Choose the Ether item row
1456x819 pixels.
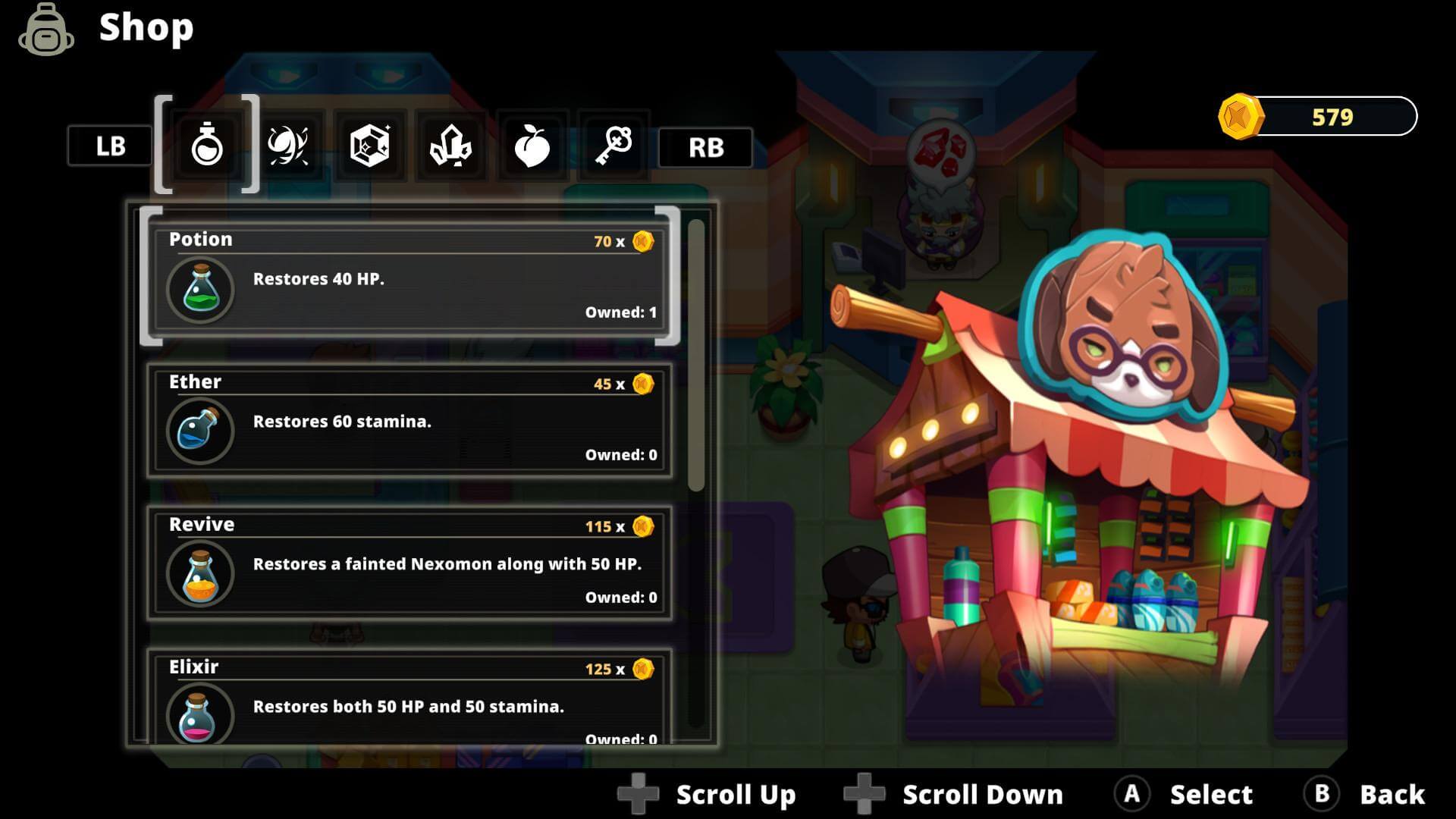[409, 421]
